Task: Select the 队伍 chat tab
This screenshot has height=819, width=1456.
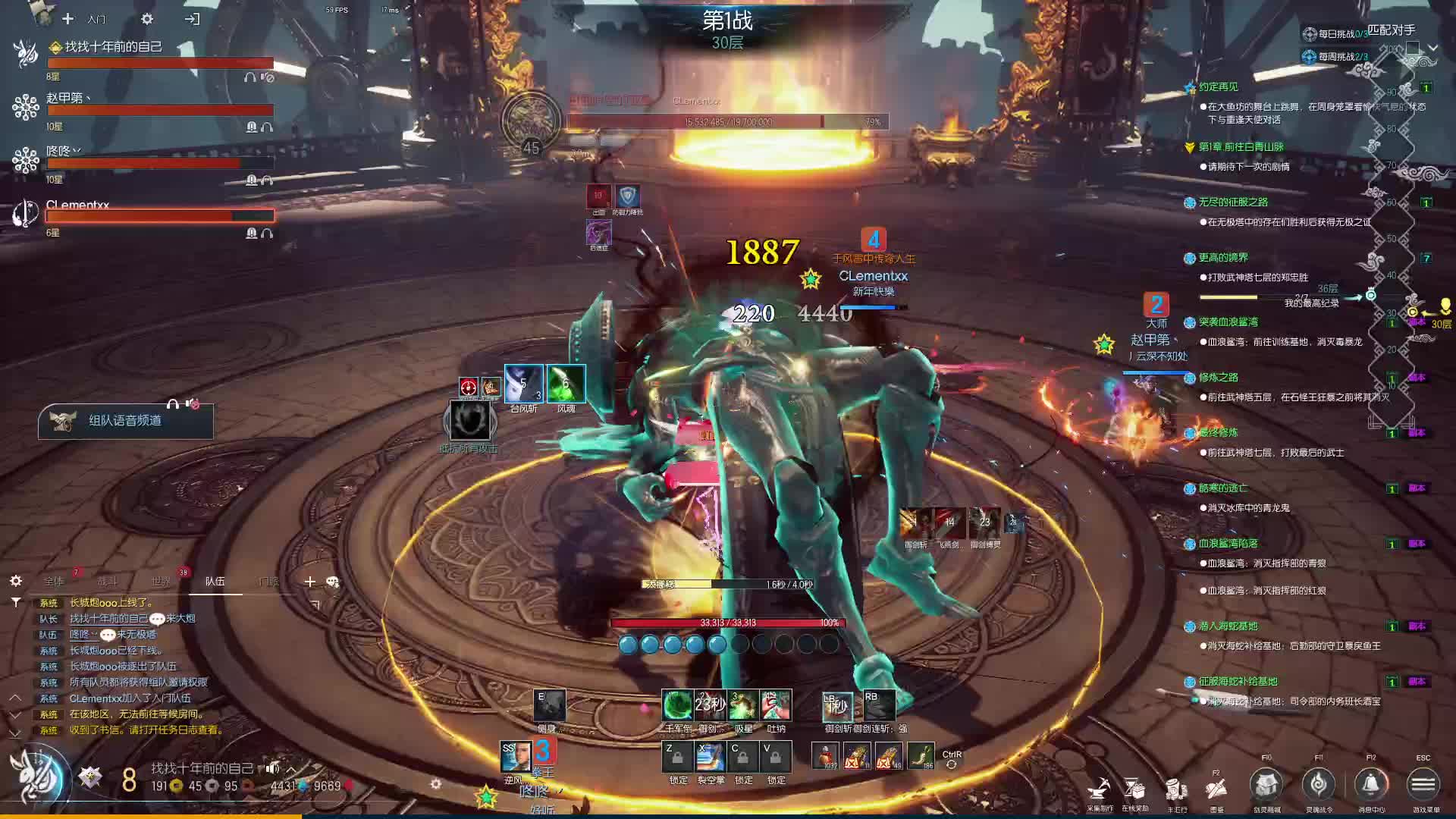Action: 215,582
